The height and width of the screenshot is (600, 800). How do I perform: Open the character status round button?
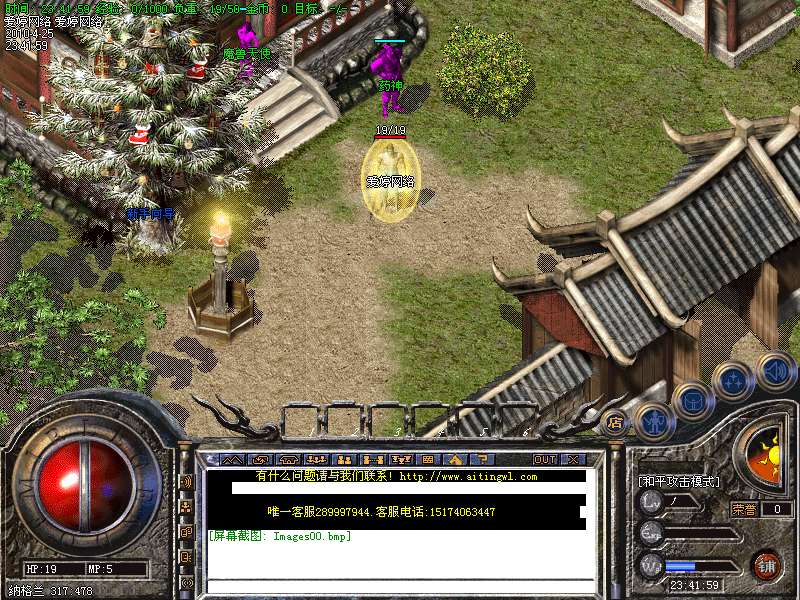pyautogui.click(x=653, y=420)
